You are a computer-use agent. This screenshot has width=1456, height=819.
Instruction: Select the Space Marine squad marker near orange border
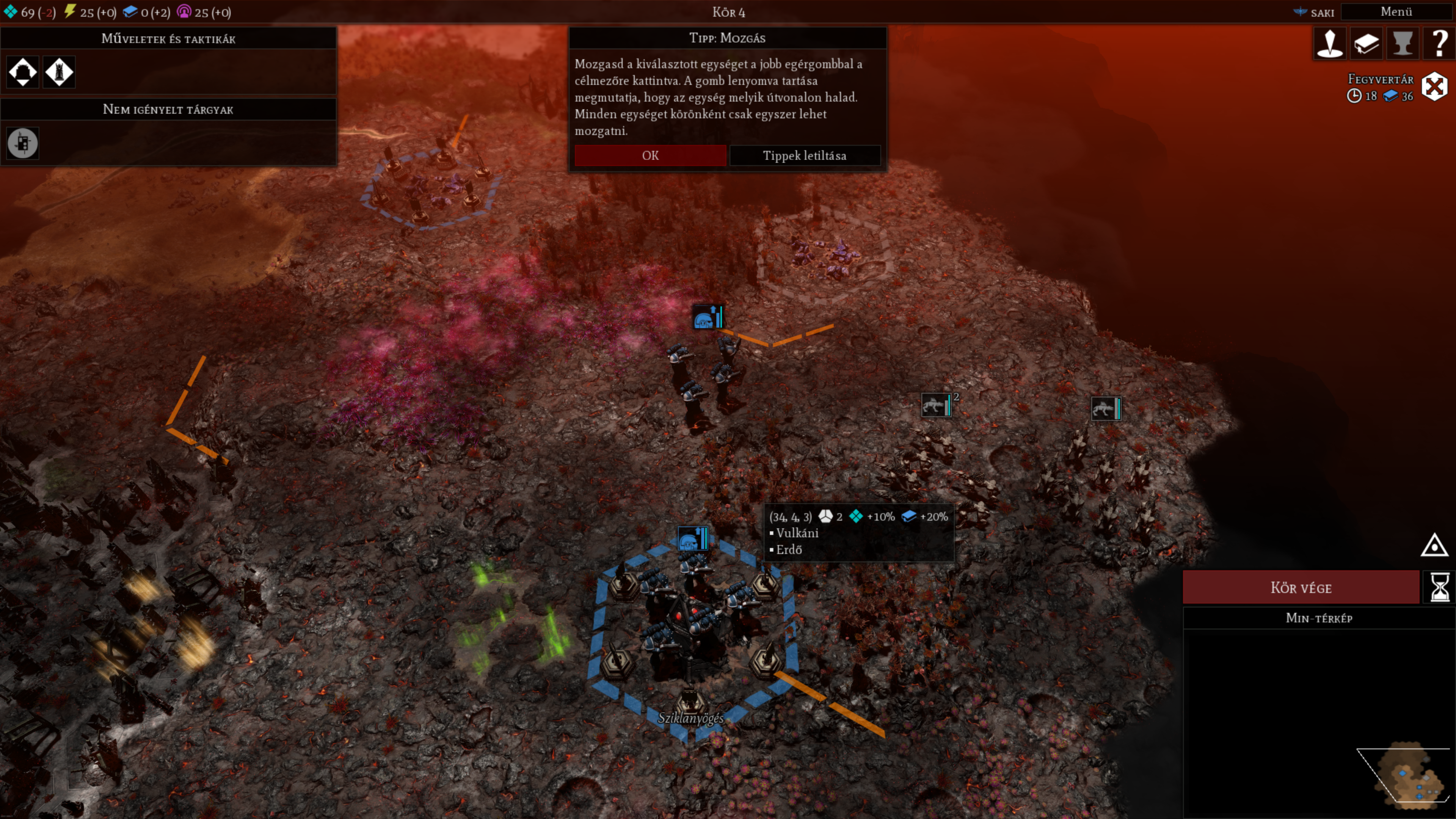pos(707,318)
